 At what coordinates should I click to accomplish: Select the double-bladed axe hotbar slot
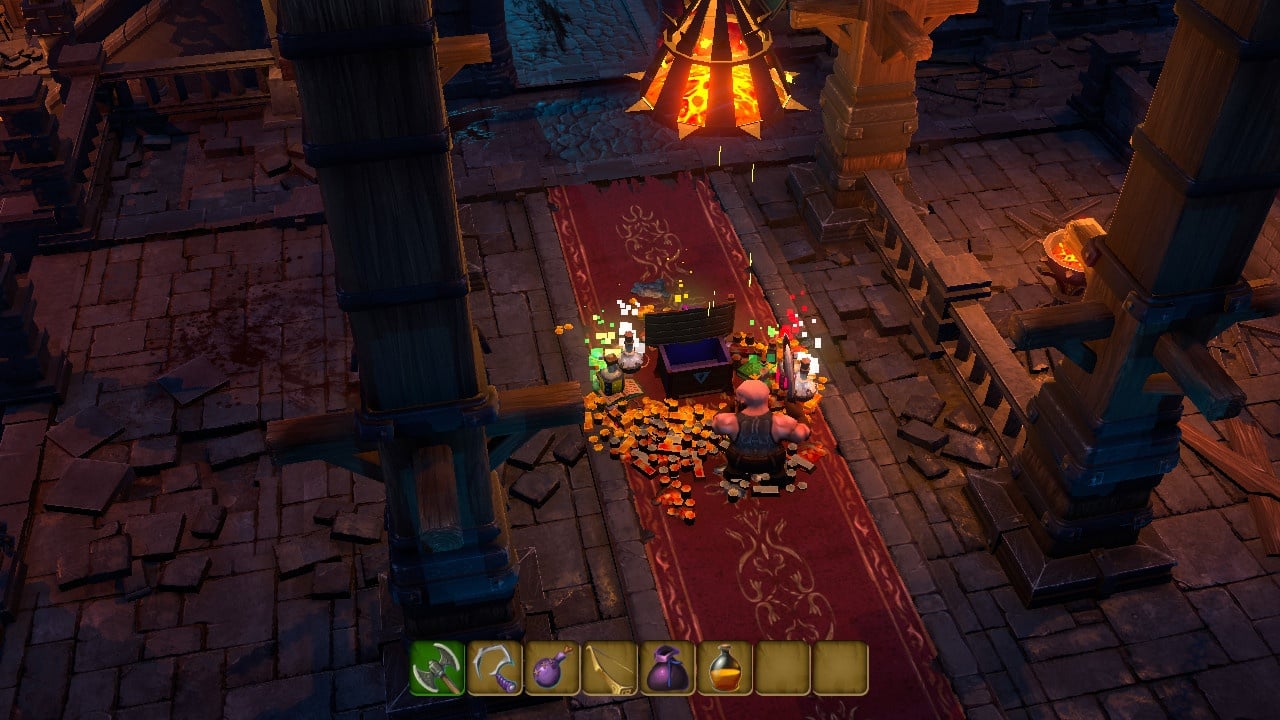(x=437, y=668)
